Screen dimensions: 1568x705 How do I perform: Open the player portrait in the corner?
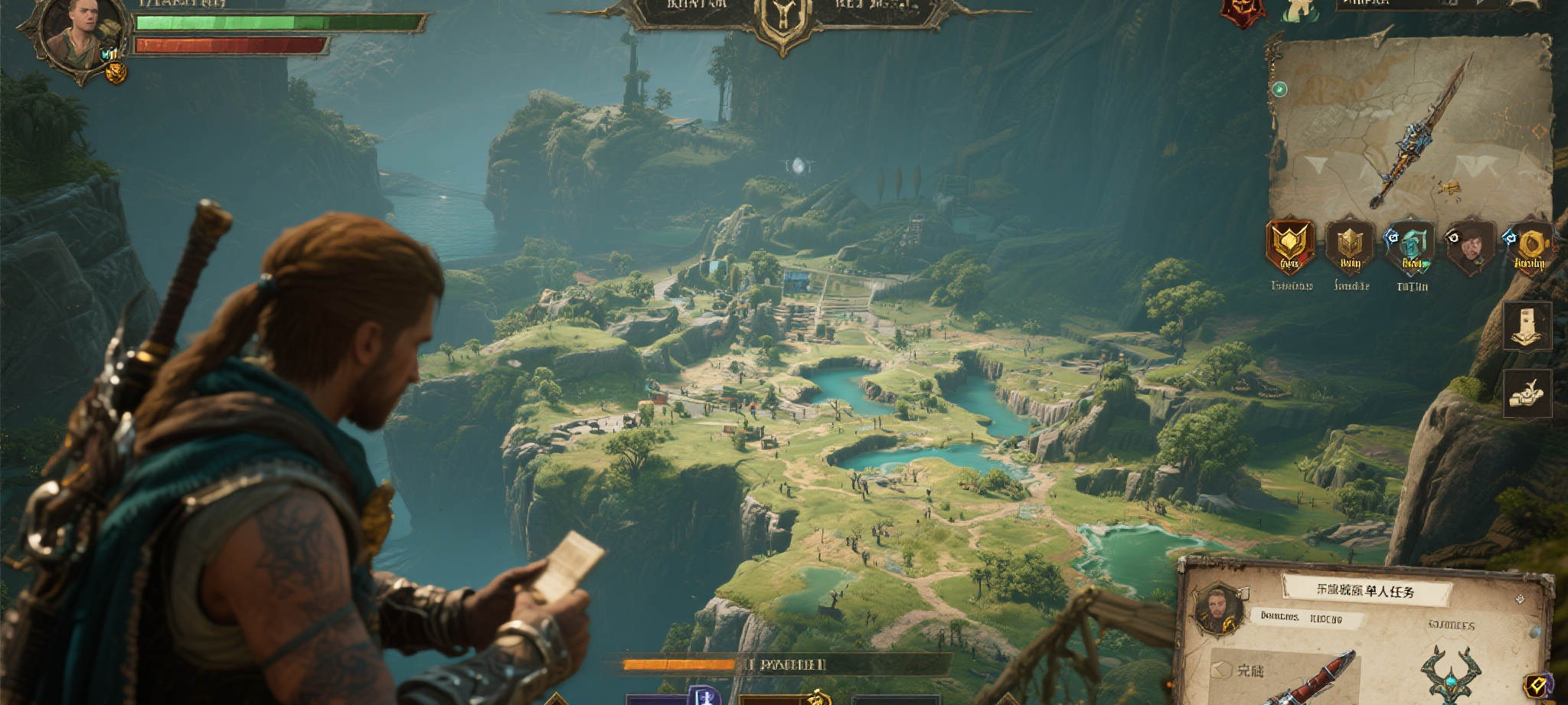coord(79,32)
